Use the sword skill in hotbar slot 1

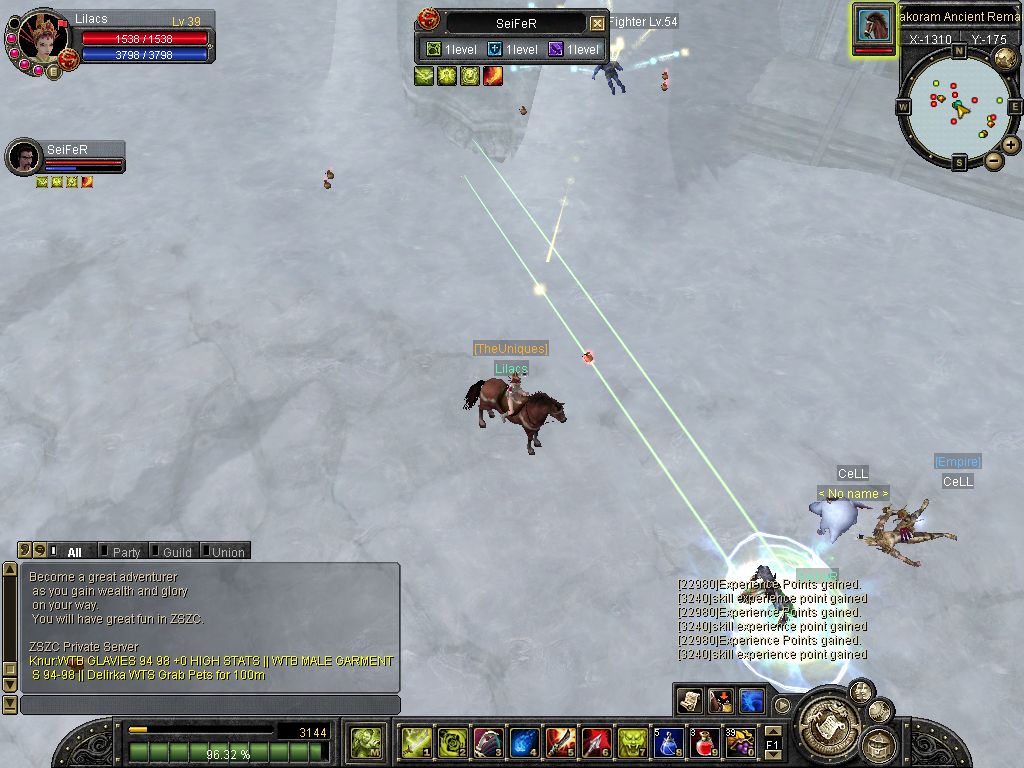pyautogui.click(x=416, y=742)
